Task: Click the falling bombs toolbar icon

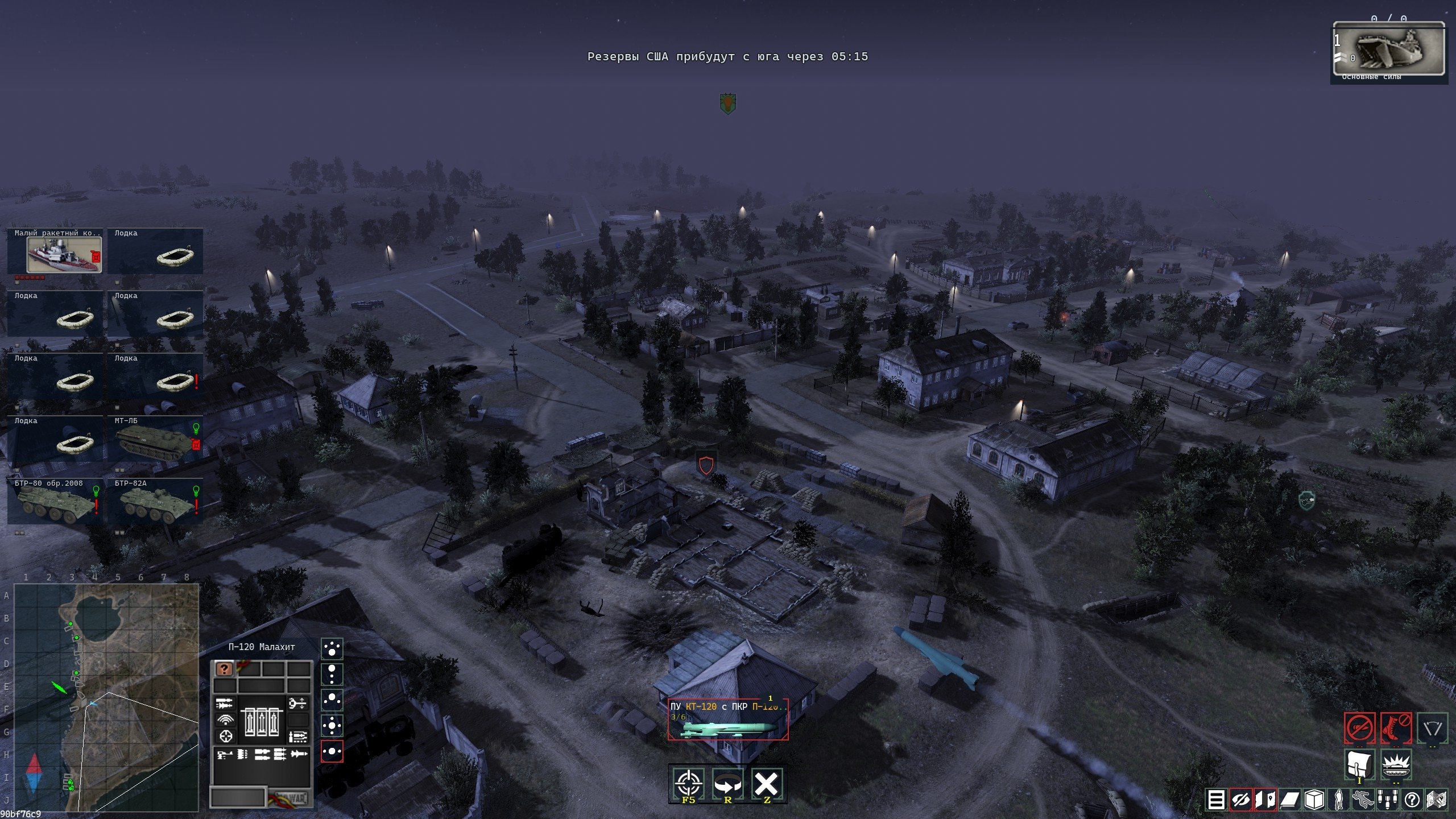Action: 1388,800
